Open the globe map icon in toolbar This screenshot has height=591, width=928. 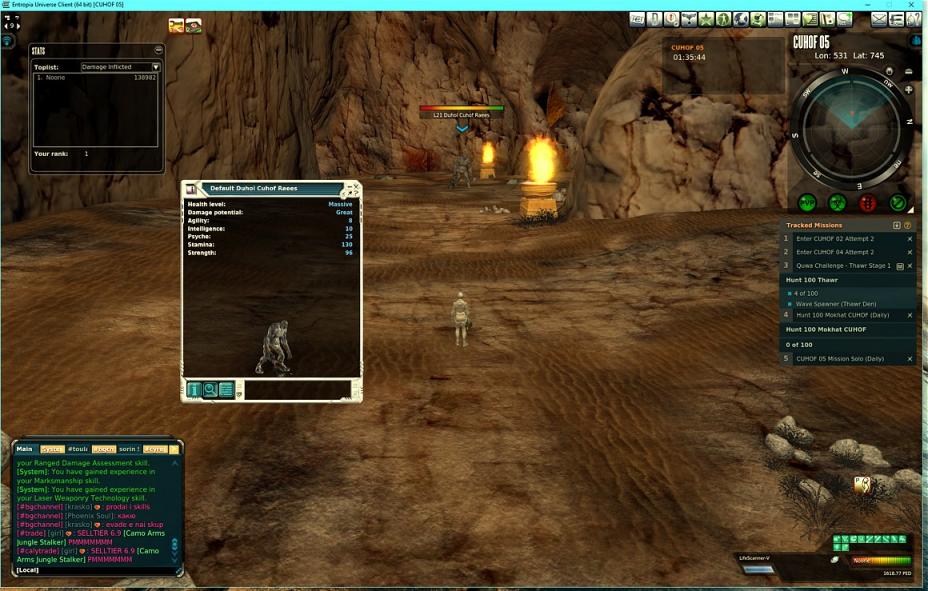pos(741,19)
